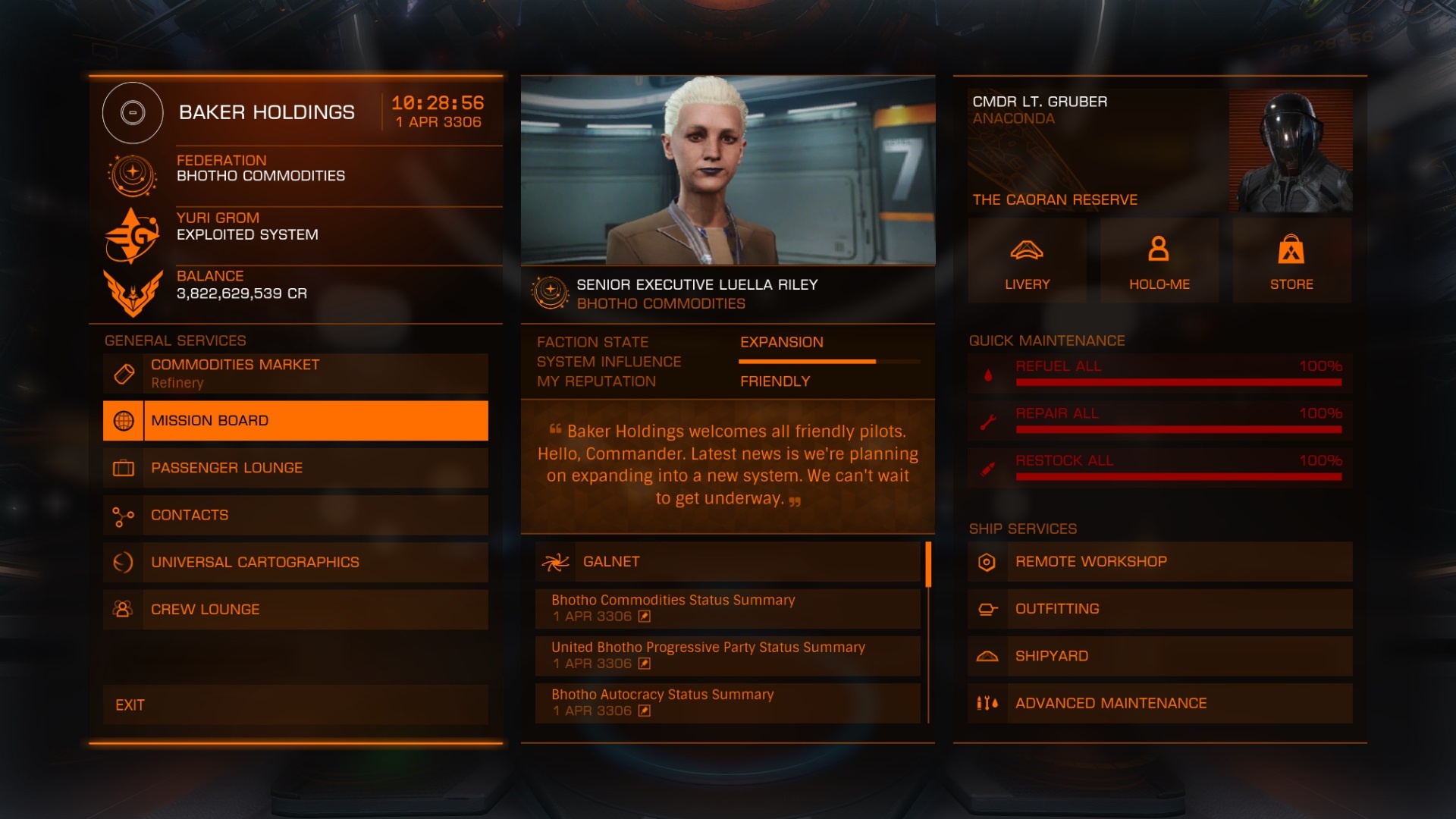Select Advanced Maintenance

[x=1159, y=703]
